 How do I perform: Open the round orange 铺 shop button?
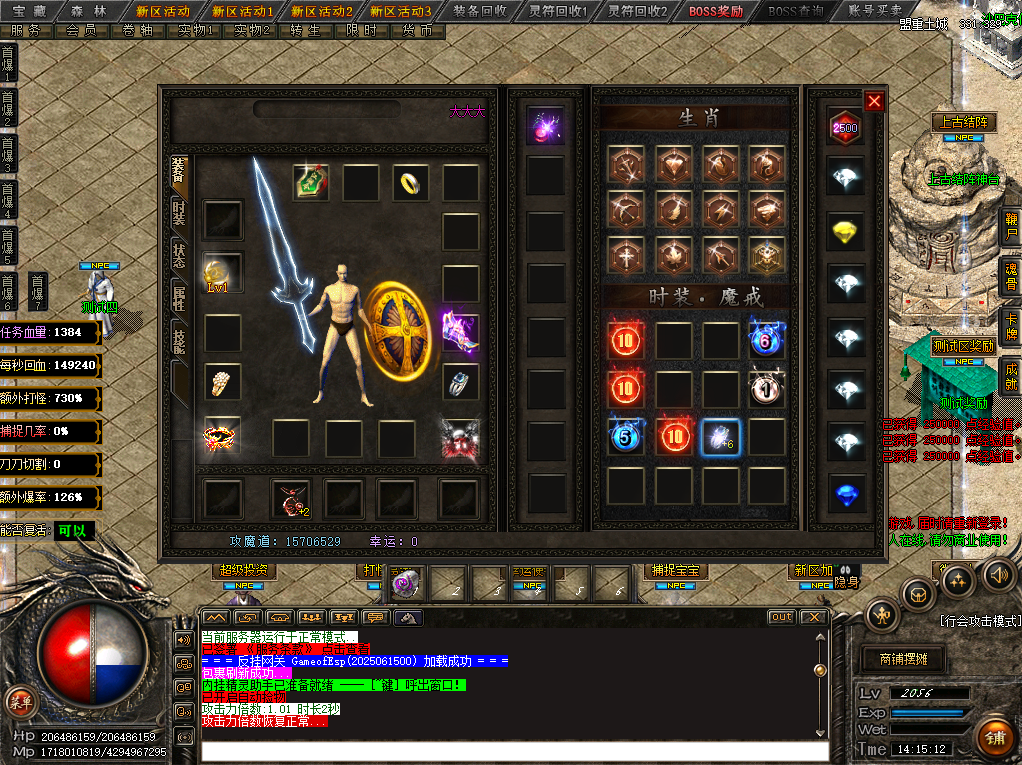pyautogui.click(x=994, y=738)
